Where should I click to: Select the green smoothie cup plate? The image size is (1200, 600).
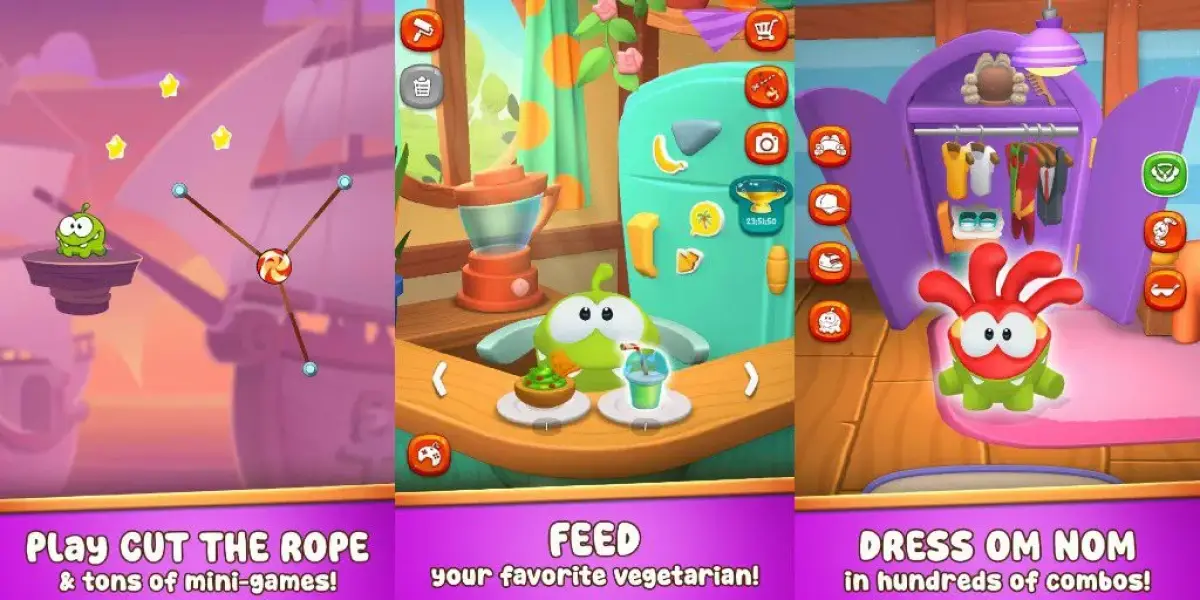(644, 394)
